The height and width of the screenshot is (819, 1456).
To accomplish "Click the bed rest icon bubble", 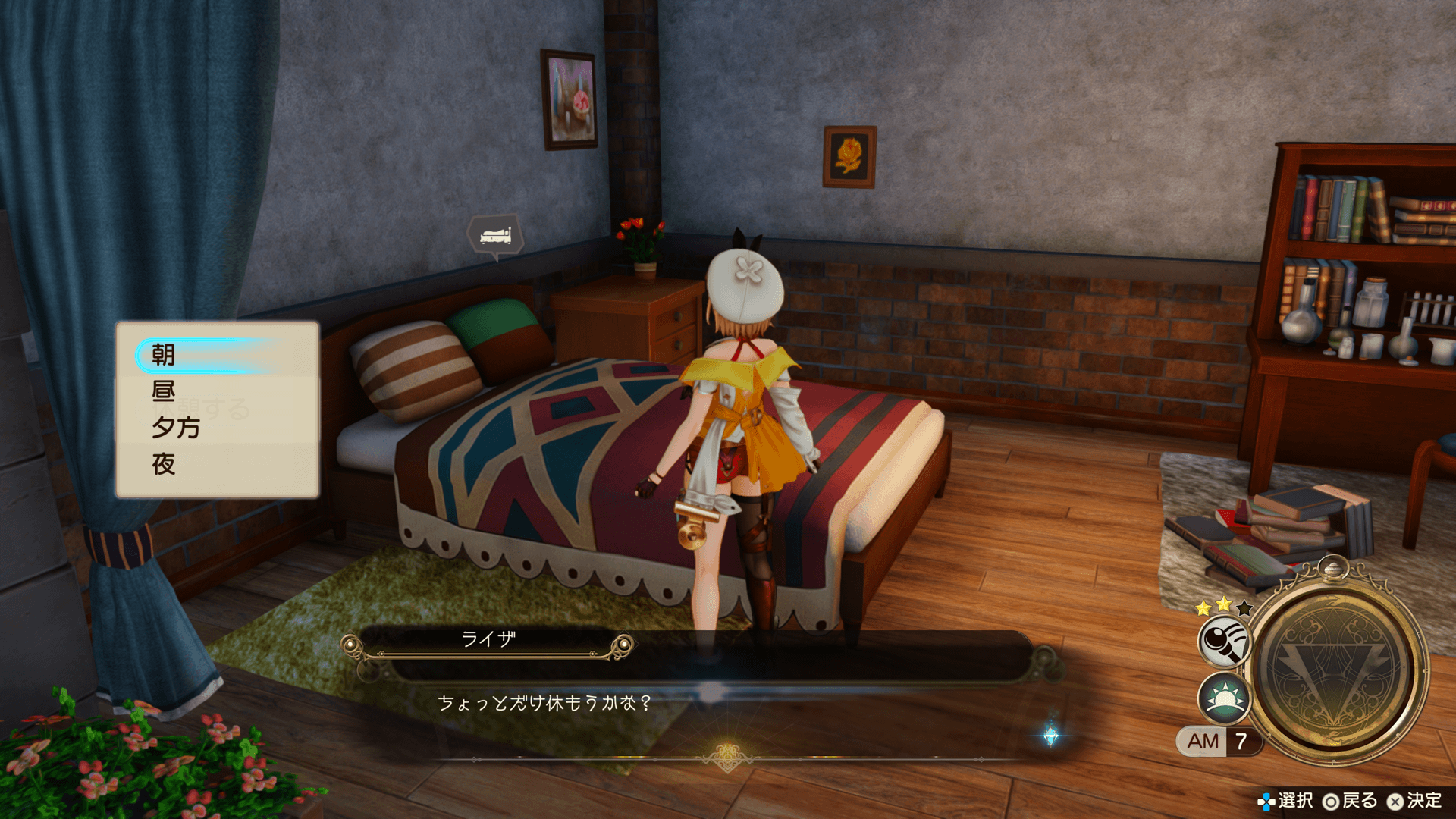I will coord(495,236).
